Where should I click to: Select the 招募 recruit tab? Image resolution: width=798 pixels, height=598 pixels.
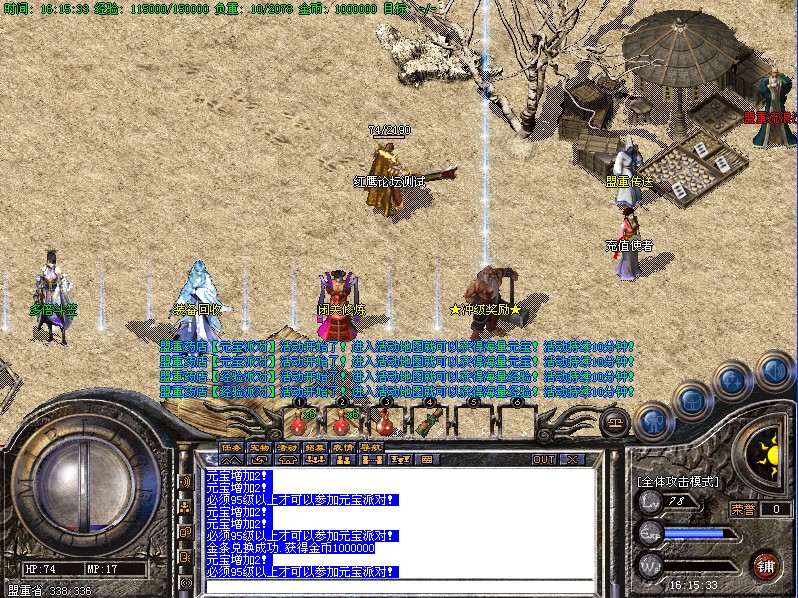314,447
